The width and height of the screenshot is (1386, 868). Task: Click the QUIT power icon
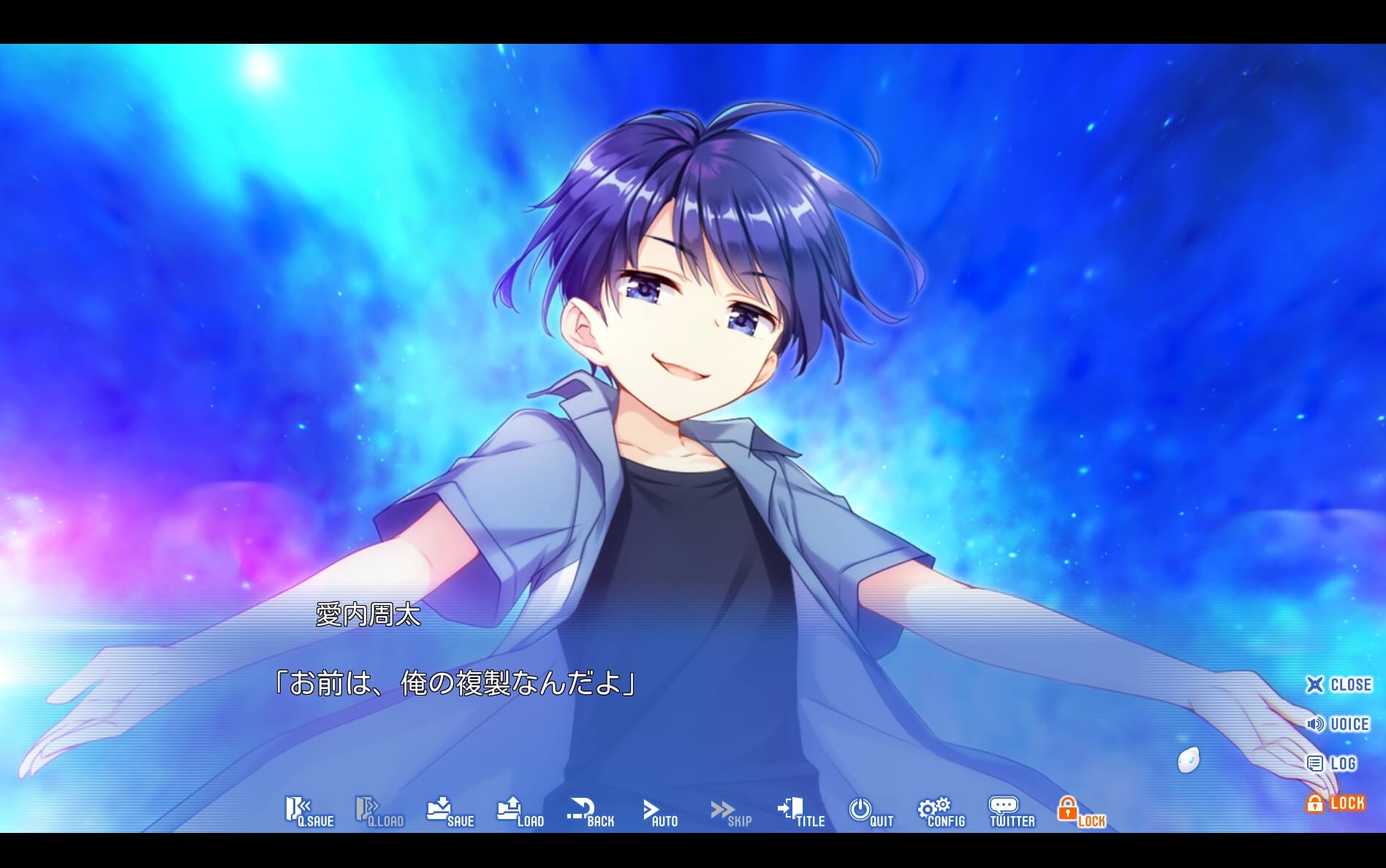coord(869,811)
